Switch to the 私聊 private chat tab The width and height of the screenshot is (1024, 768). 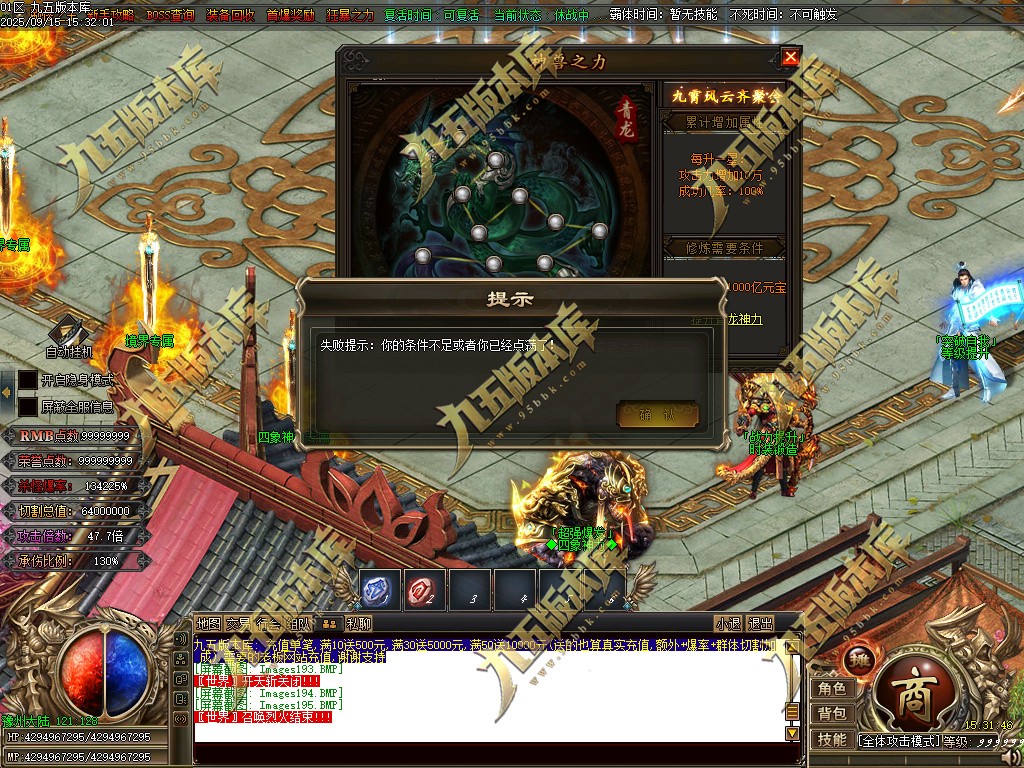point(359,623)
